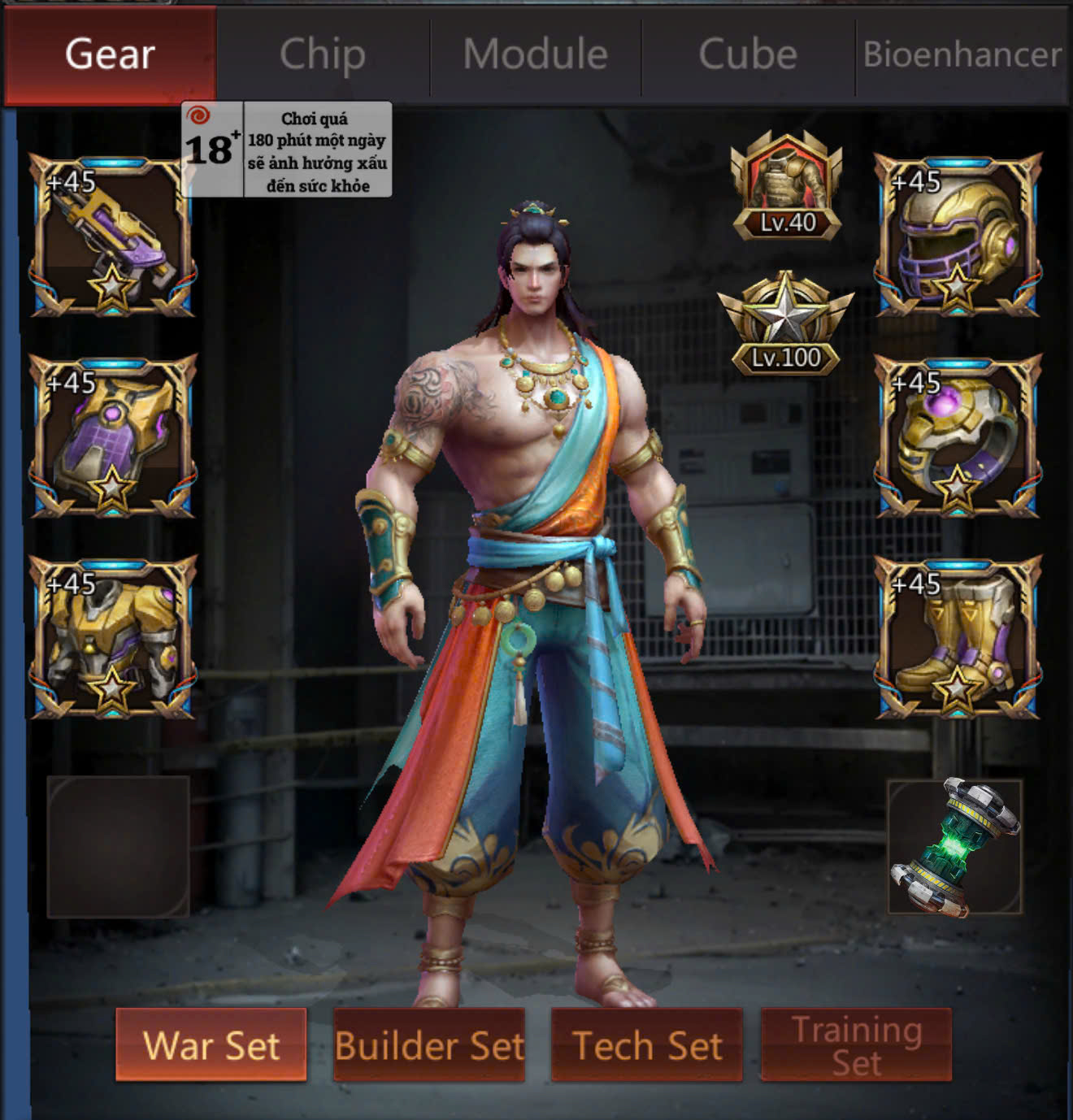Select the +45 rifle weapon slot
The image size is (1073, 1120).
112,235
